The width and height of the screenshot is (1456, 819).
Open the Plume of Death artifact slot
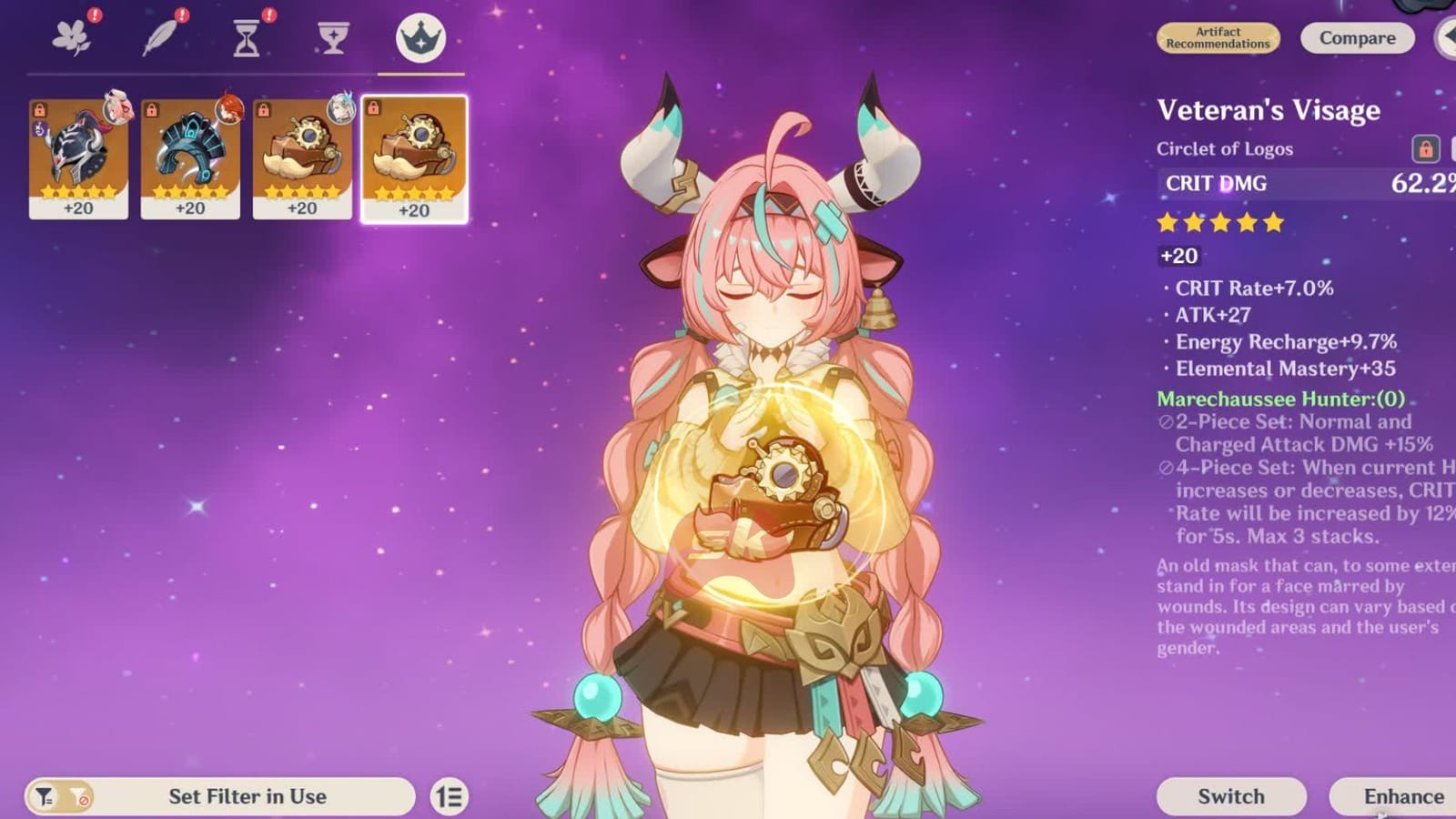click(162, 36)
